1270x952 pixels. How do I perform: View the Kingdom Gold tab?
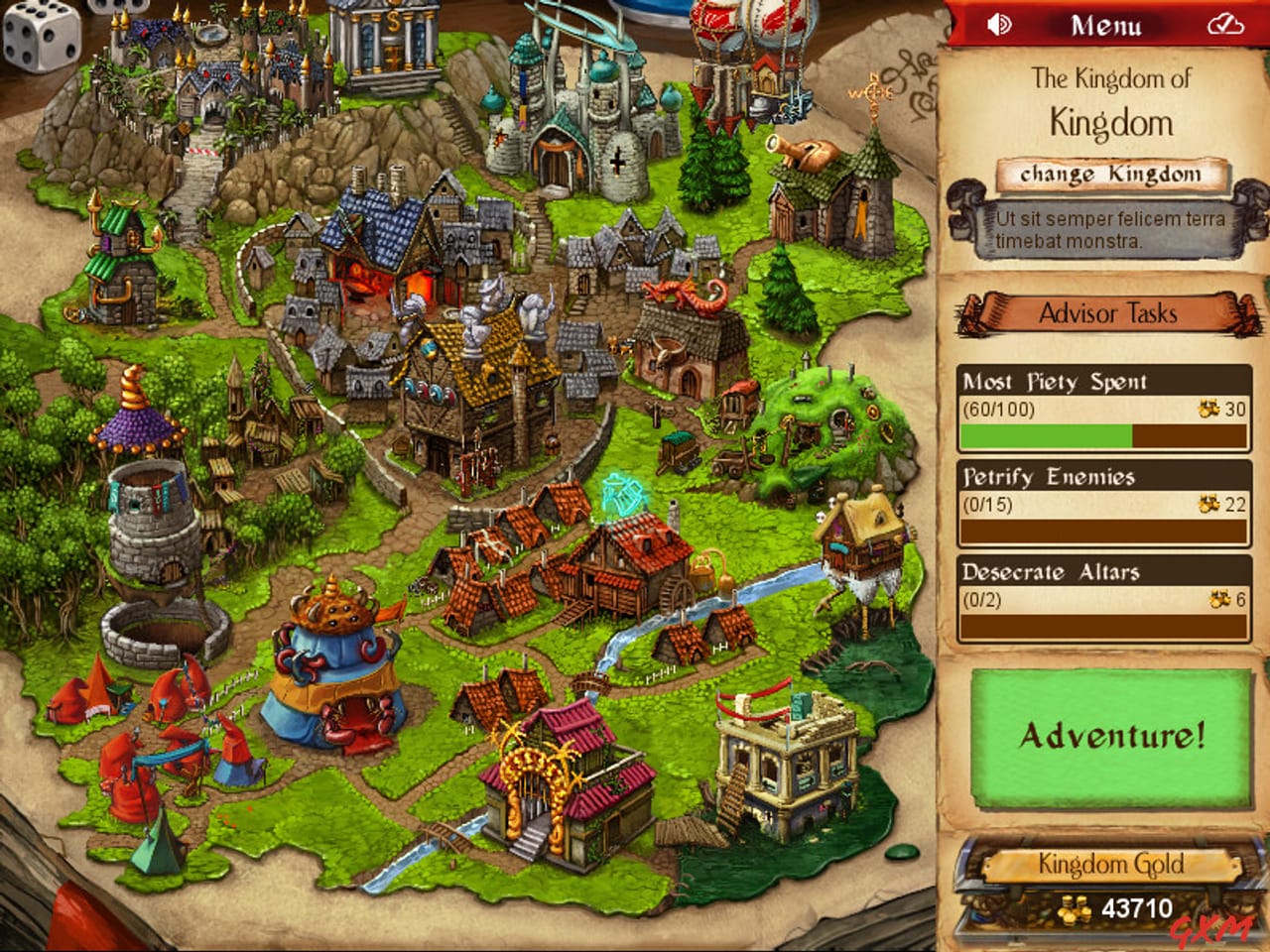point(1111,865)
